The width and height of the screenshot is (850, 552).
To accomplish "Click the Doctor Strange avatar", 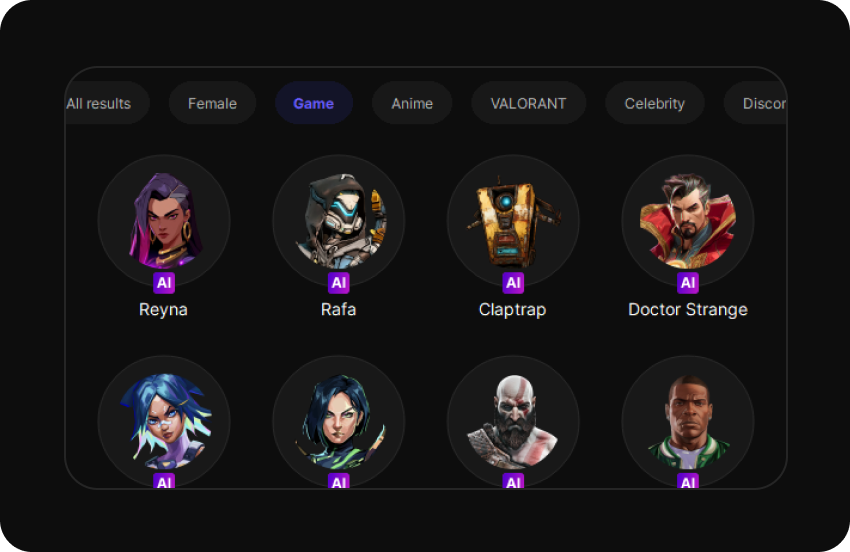I will pos(687,221).
